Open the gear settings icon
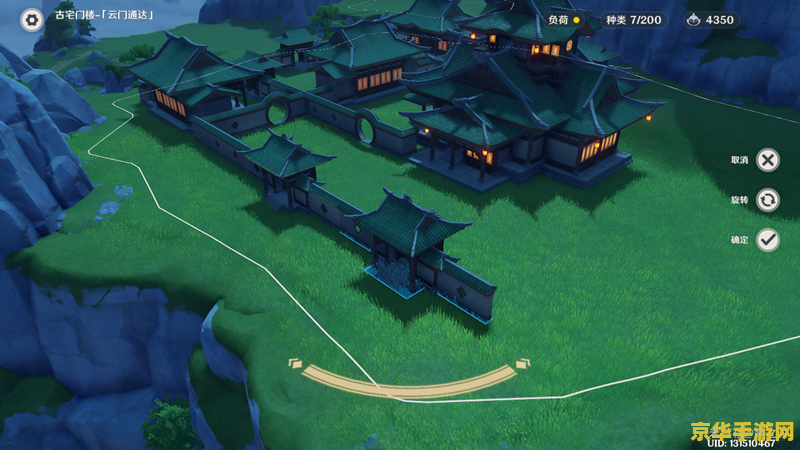The width and height of the screenshot is (800, 450). coord(32,19)
